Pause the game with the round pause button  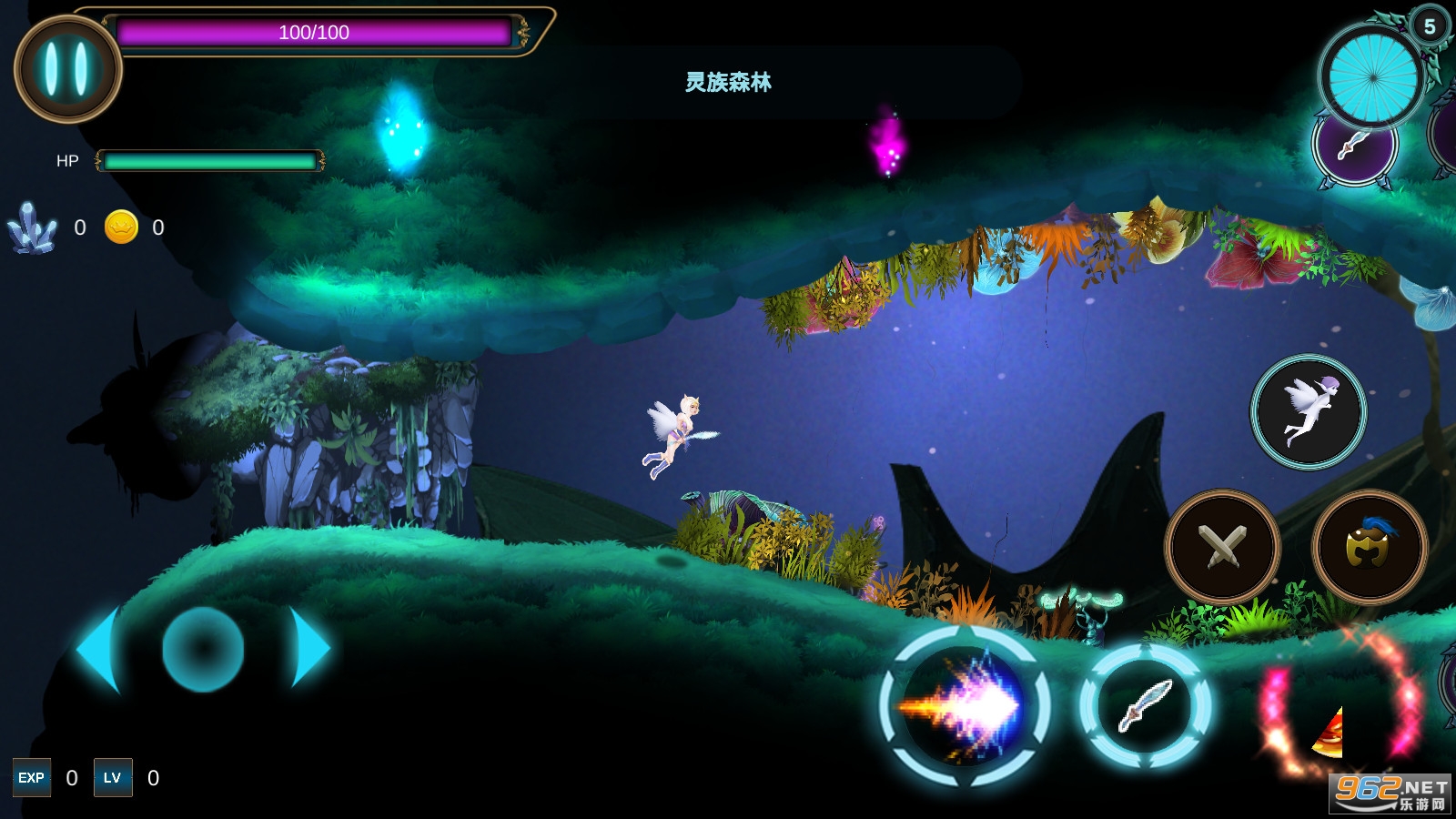(x=67, y=69)
